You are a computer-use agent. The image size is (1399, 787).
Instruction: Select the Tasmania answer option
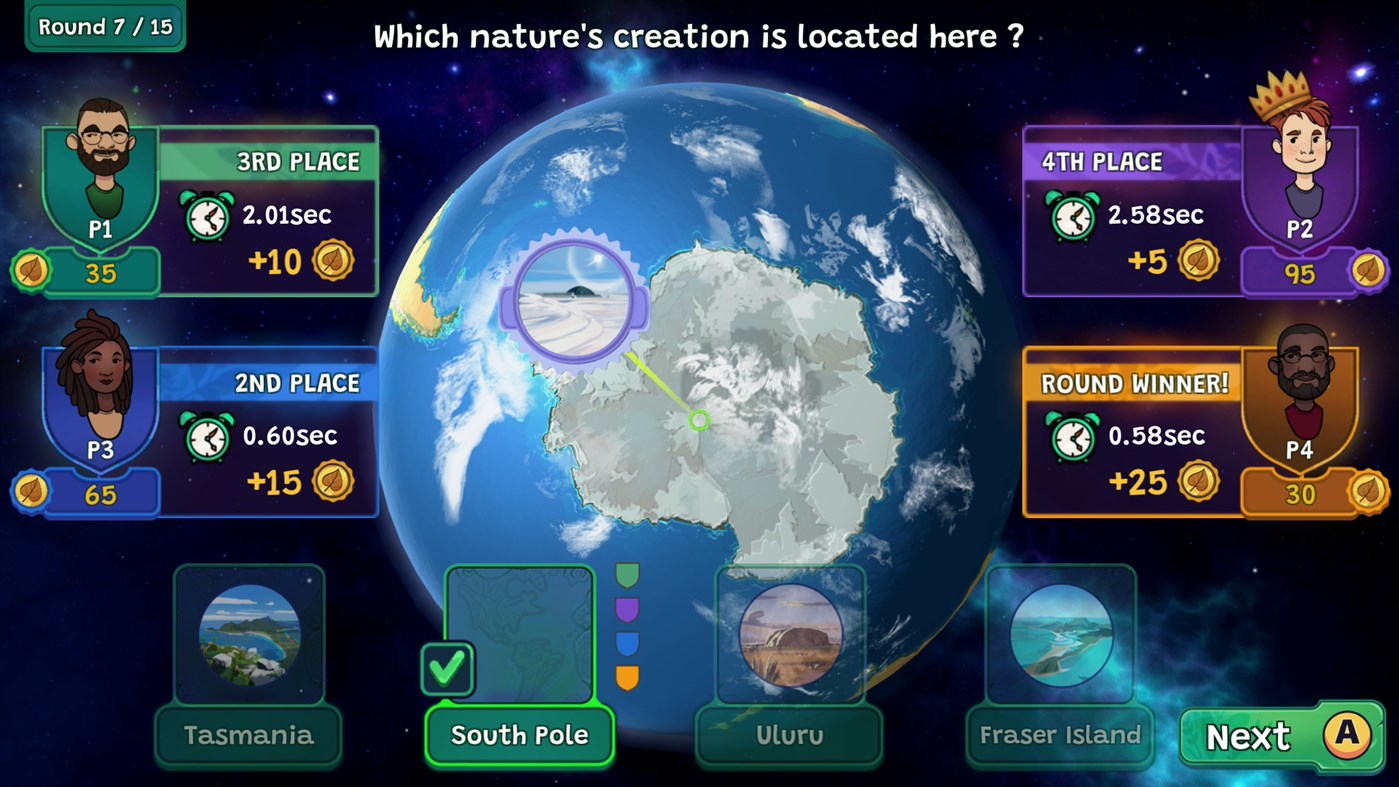click(248, 735)
